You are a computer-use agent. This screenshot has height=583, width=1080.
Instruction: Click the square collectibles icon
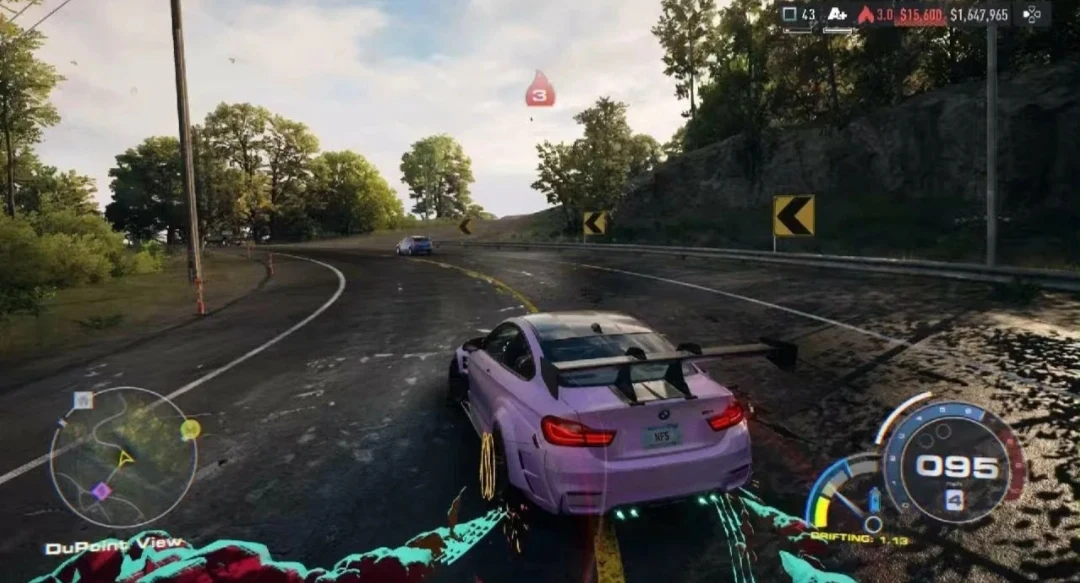pos(789,14)
